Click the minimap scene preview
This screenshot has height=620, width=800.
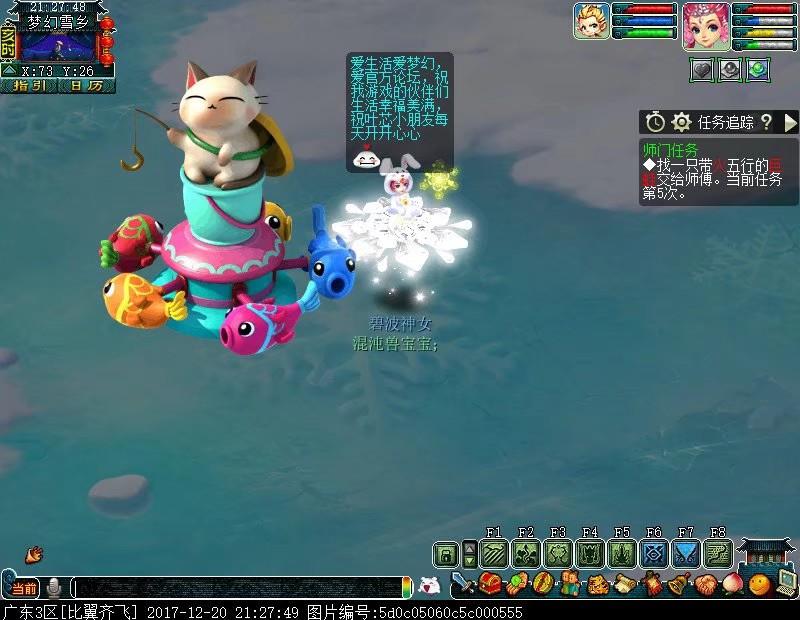coord(58,45)
